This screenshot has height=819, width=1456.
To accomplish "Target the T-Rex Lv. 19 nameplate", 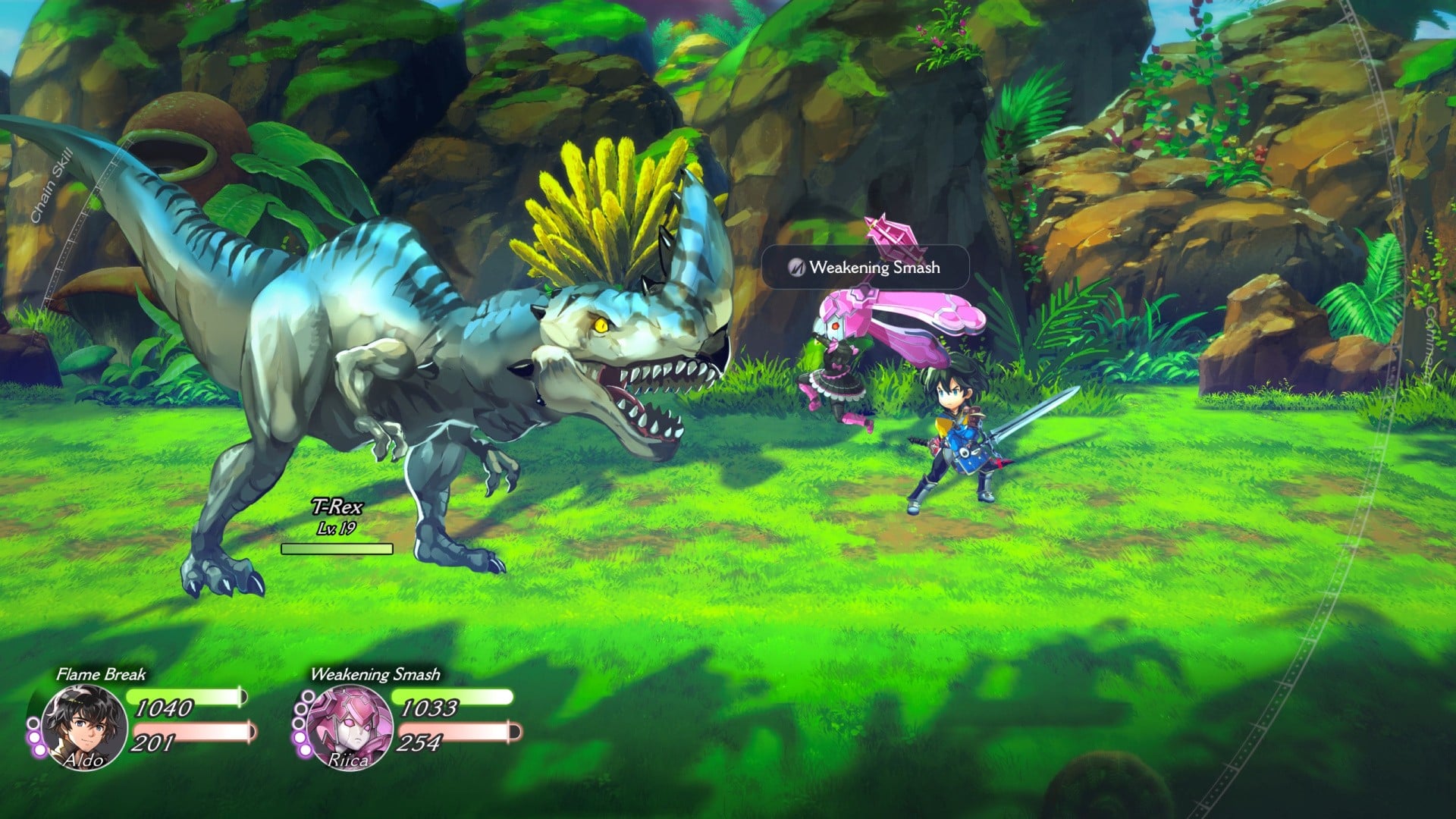I will click(x=337, y=516).
